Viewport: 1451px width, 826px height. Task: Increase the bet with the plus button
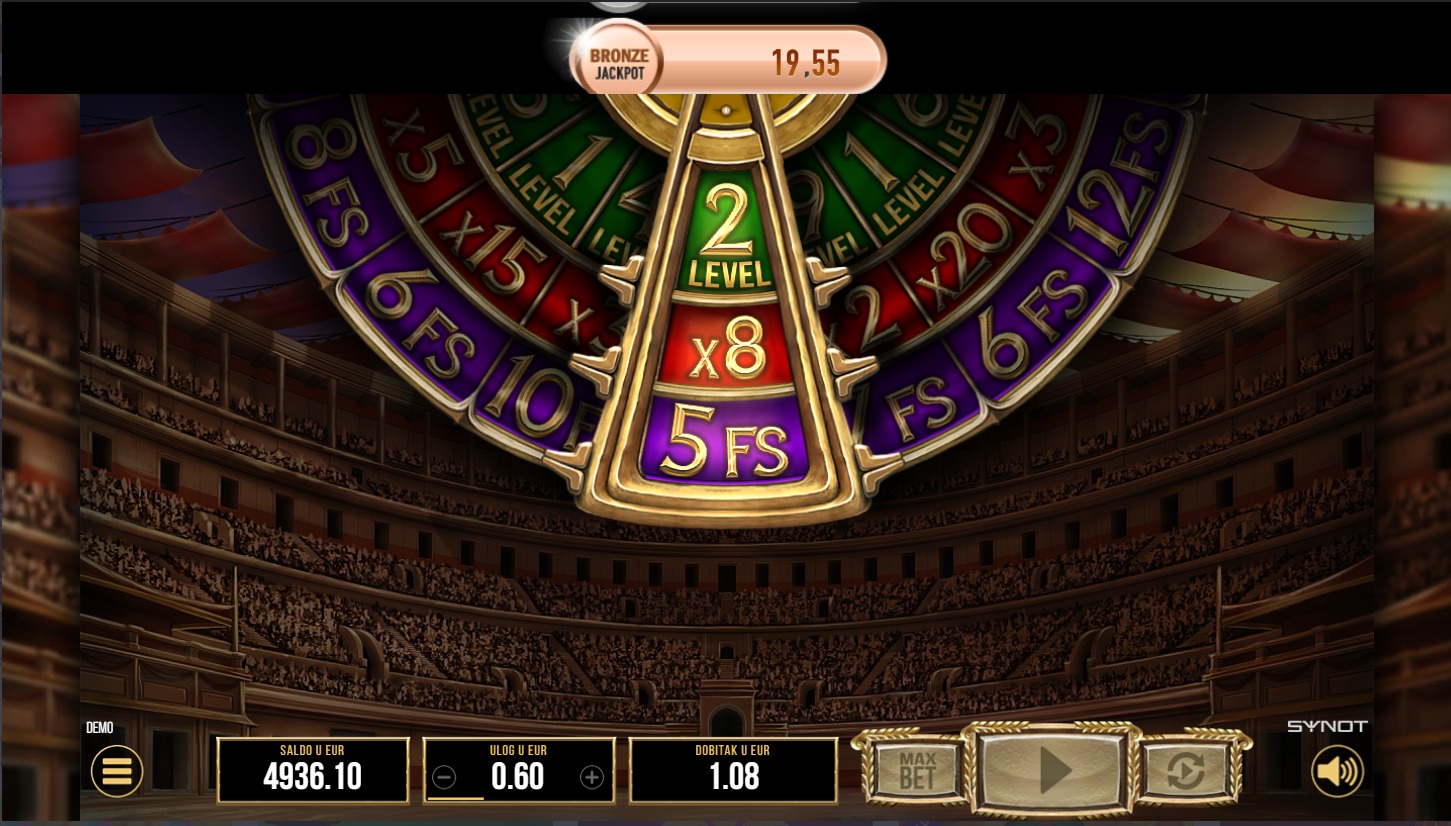592,777
